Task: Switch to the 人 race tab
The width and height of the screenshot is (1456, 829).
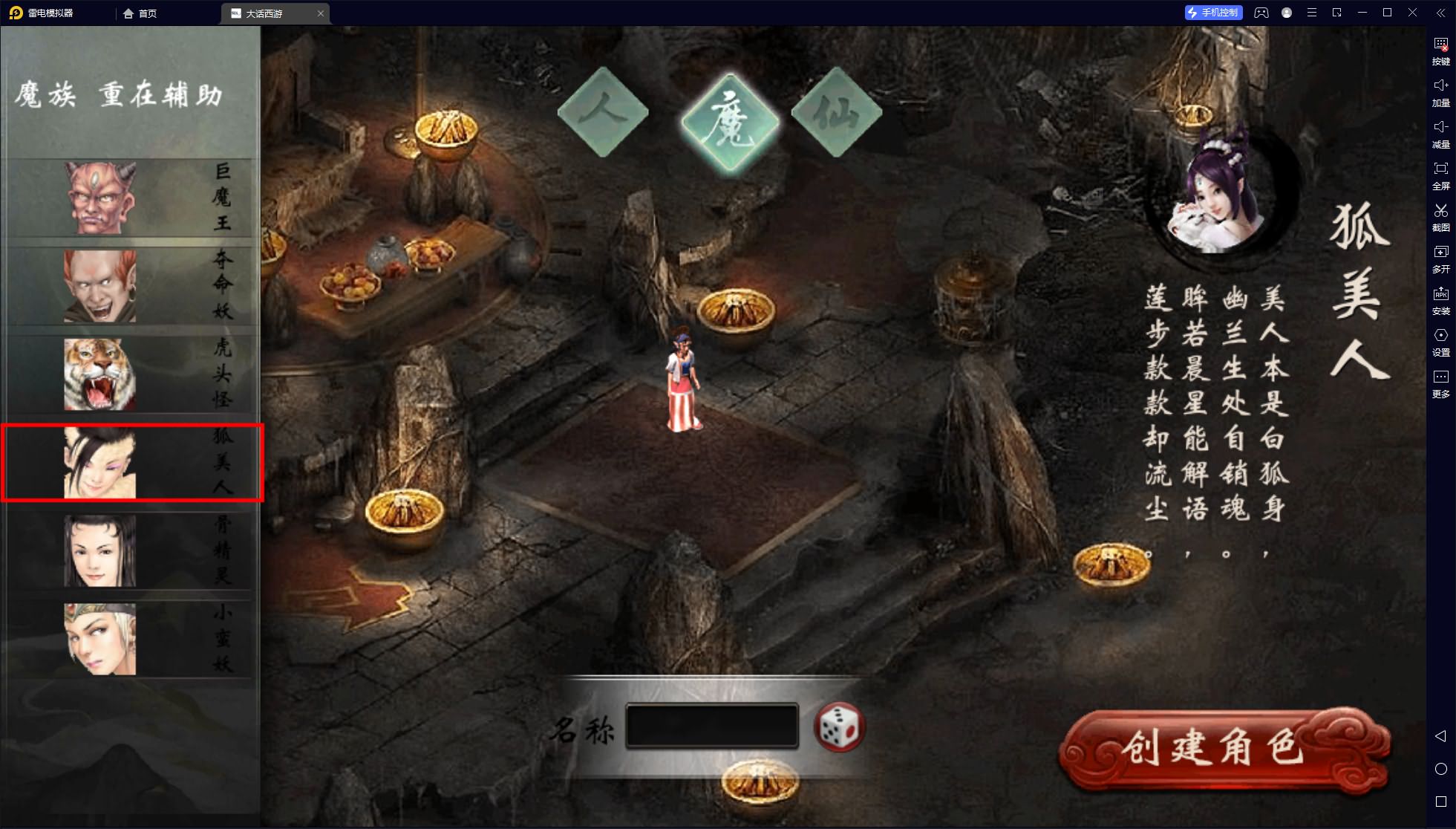Action: [603, 113]
